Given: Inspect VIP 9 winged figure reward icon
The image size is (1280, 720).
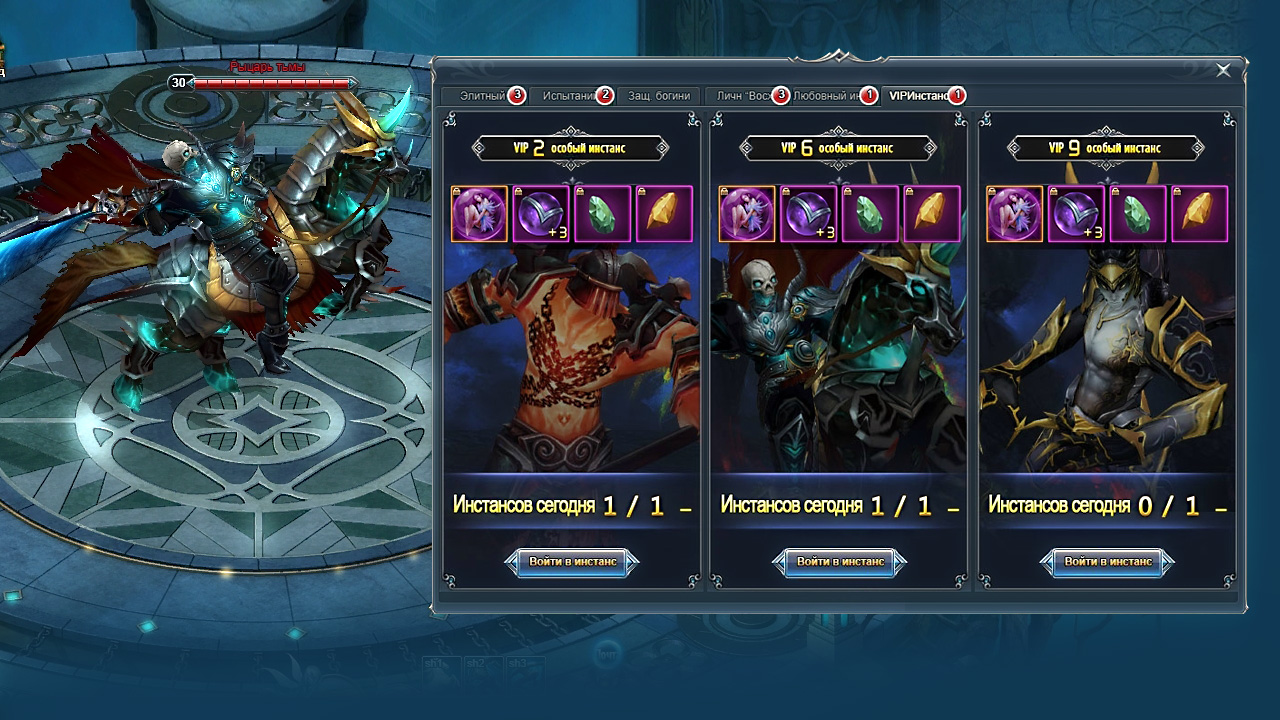Looking at the screenshot, I should pos(1015,214).
